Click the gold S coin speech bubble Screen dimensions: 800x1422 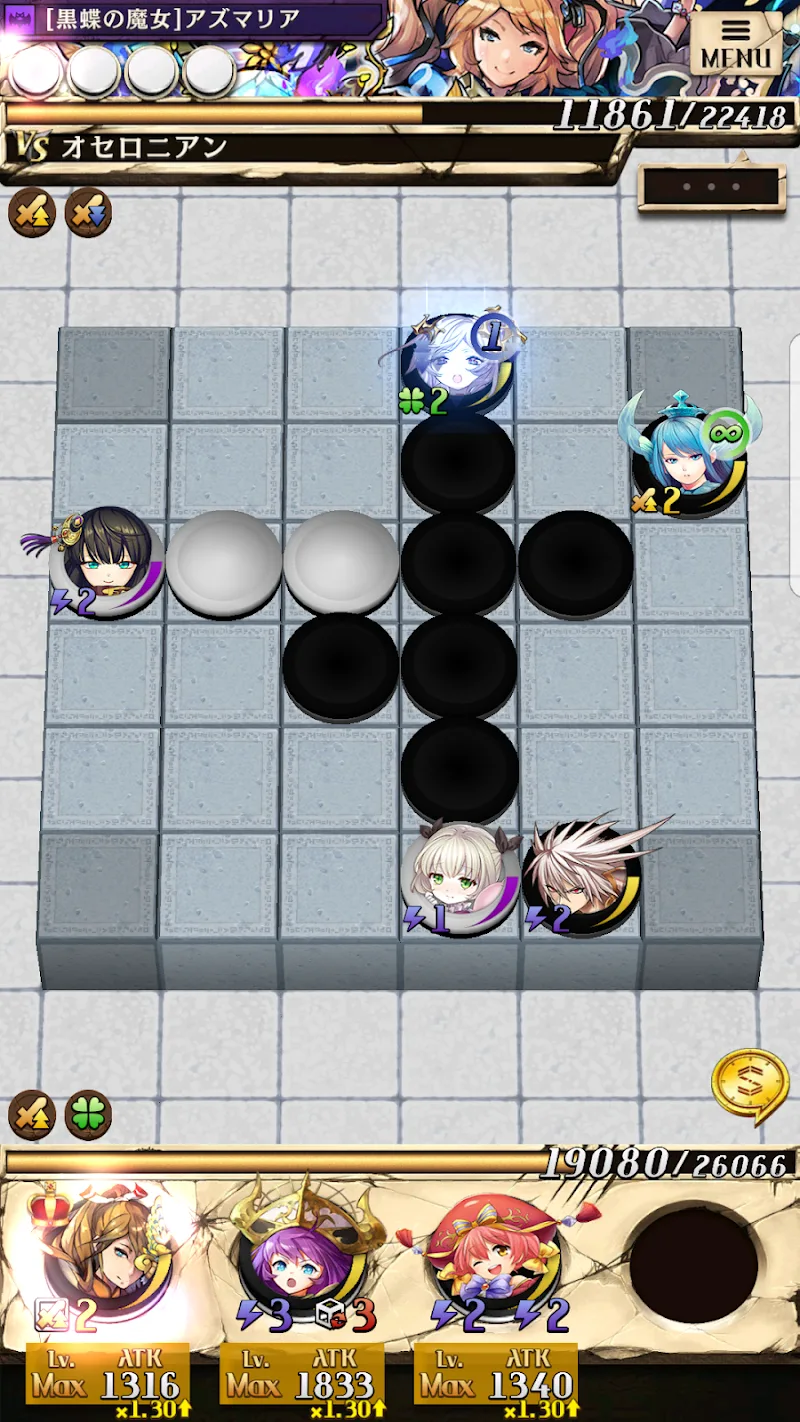click(750, 1084)
